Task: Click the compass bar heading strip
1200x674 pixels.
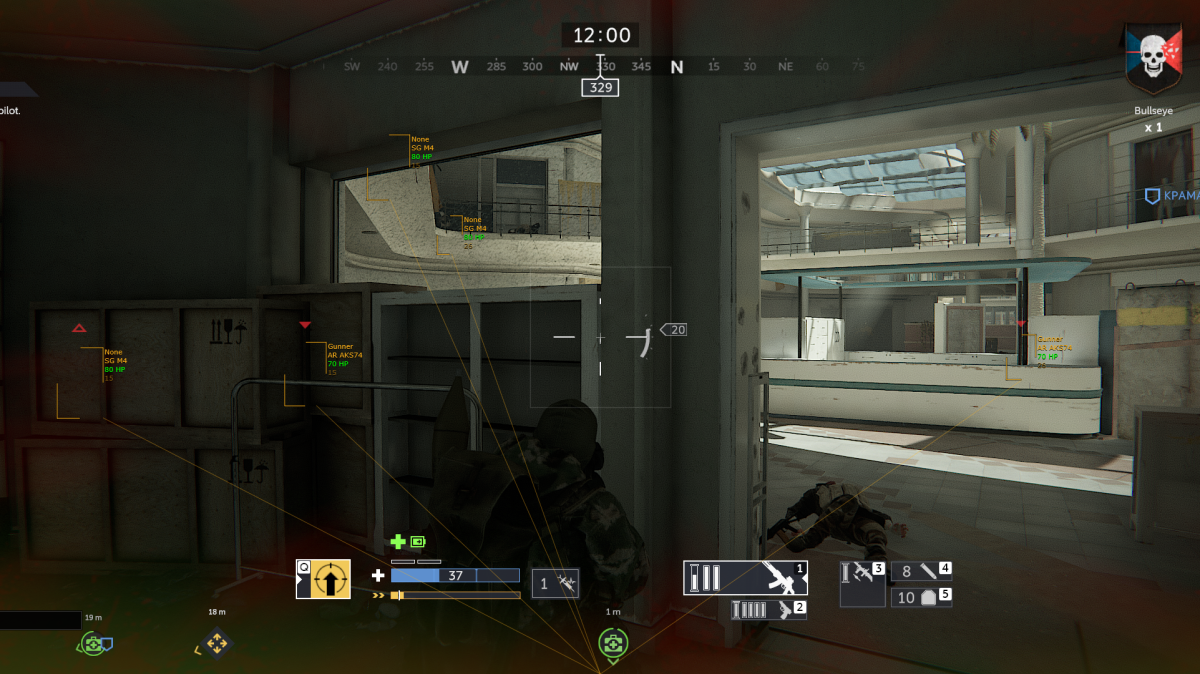Action: click(x=600, y=67)
